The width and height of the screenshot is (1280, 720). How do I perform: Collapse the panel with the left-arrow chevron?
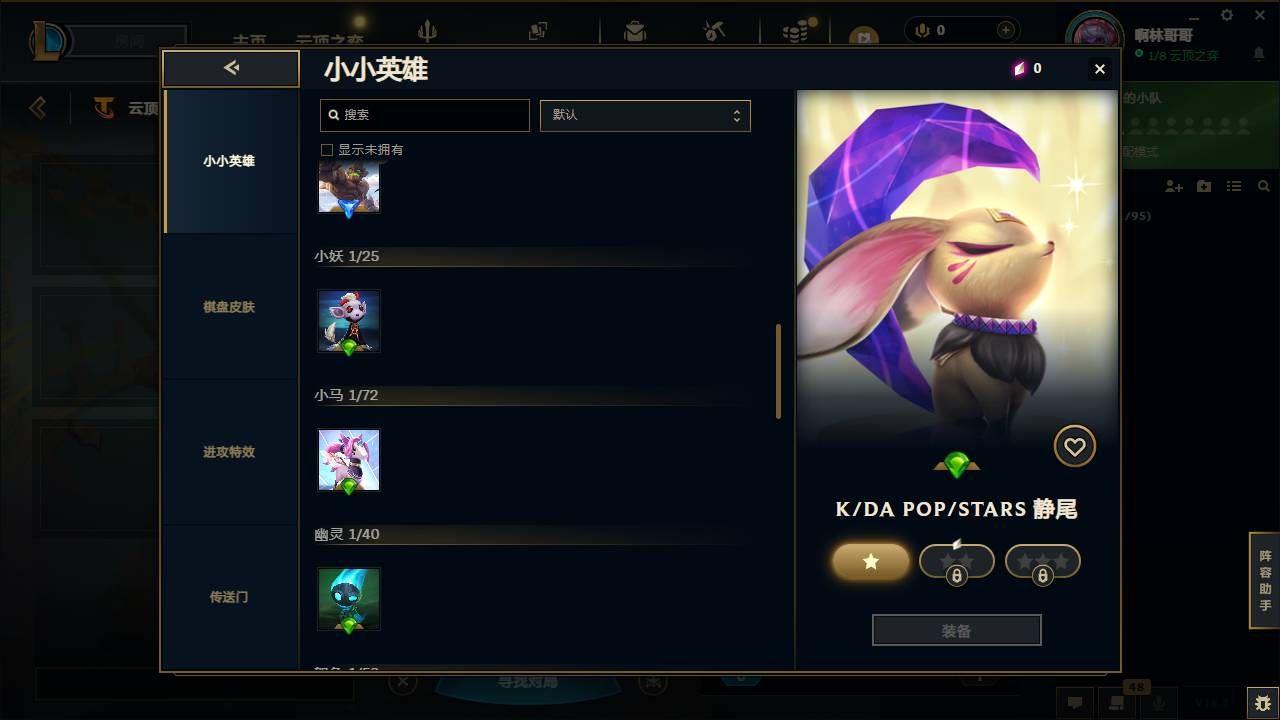(x=231, y=68)
